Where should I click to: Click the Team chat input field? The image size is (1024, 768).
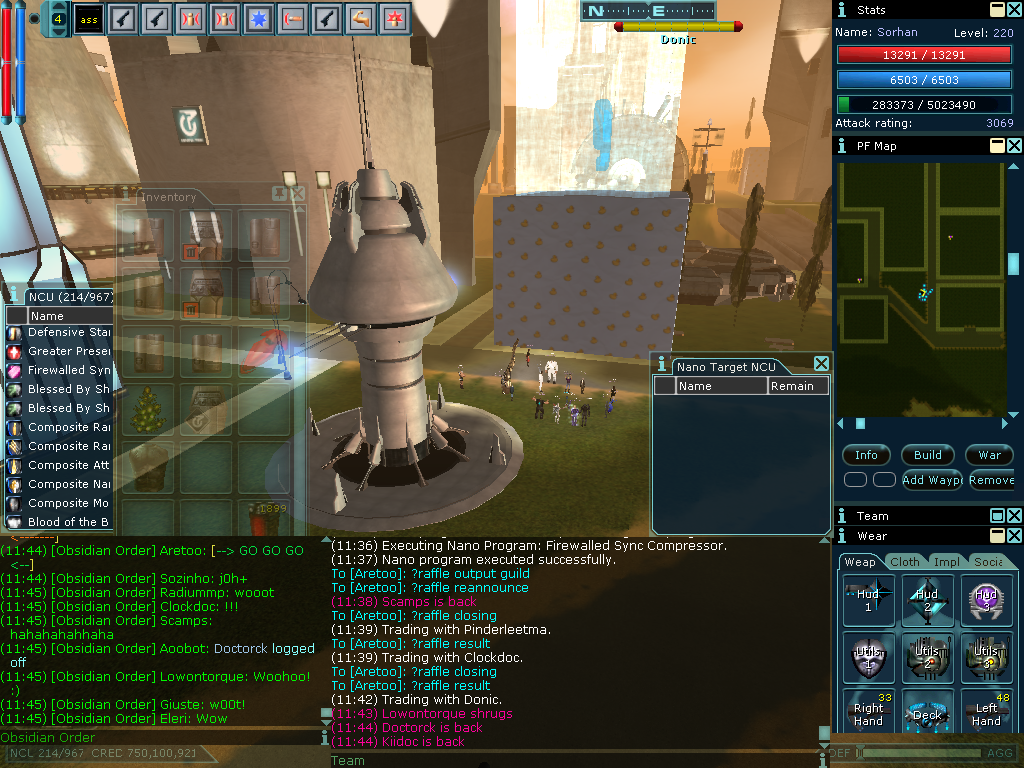(580, 760)
